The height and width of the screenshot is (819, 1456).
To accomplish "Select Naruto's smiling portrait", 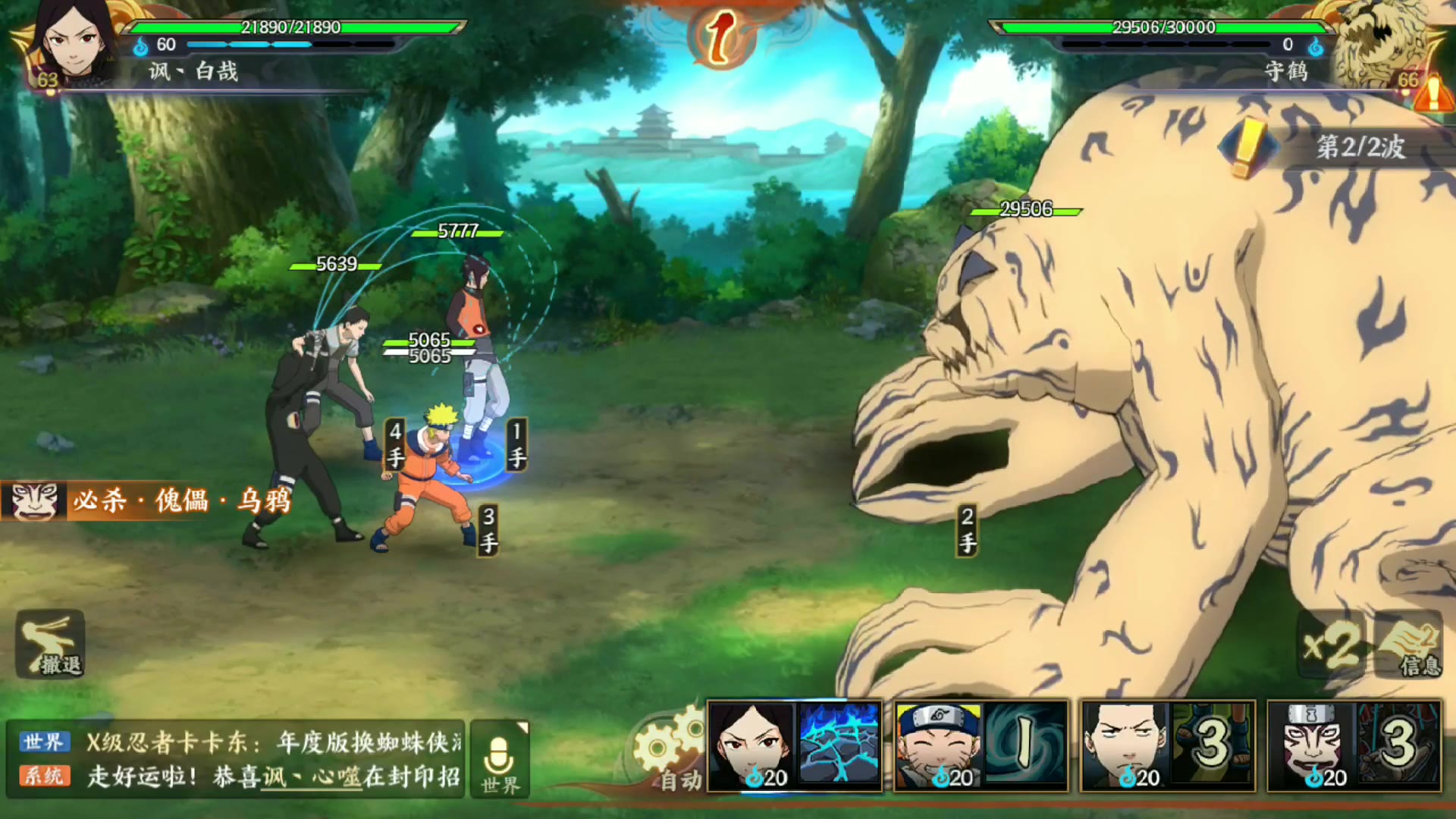I will 938,745.
